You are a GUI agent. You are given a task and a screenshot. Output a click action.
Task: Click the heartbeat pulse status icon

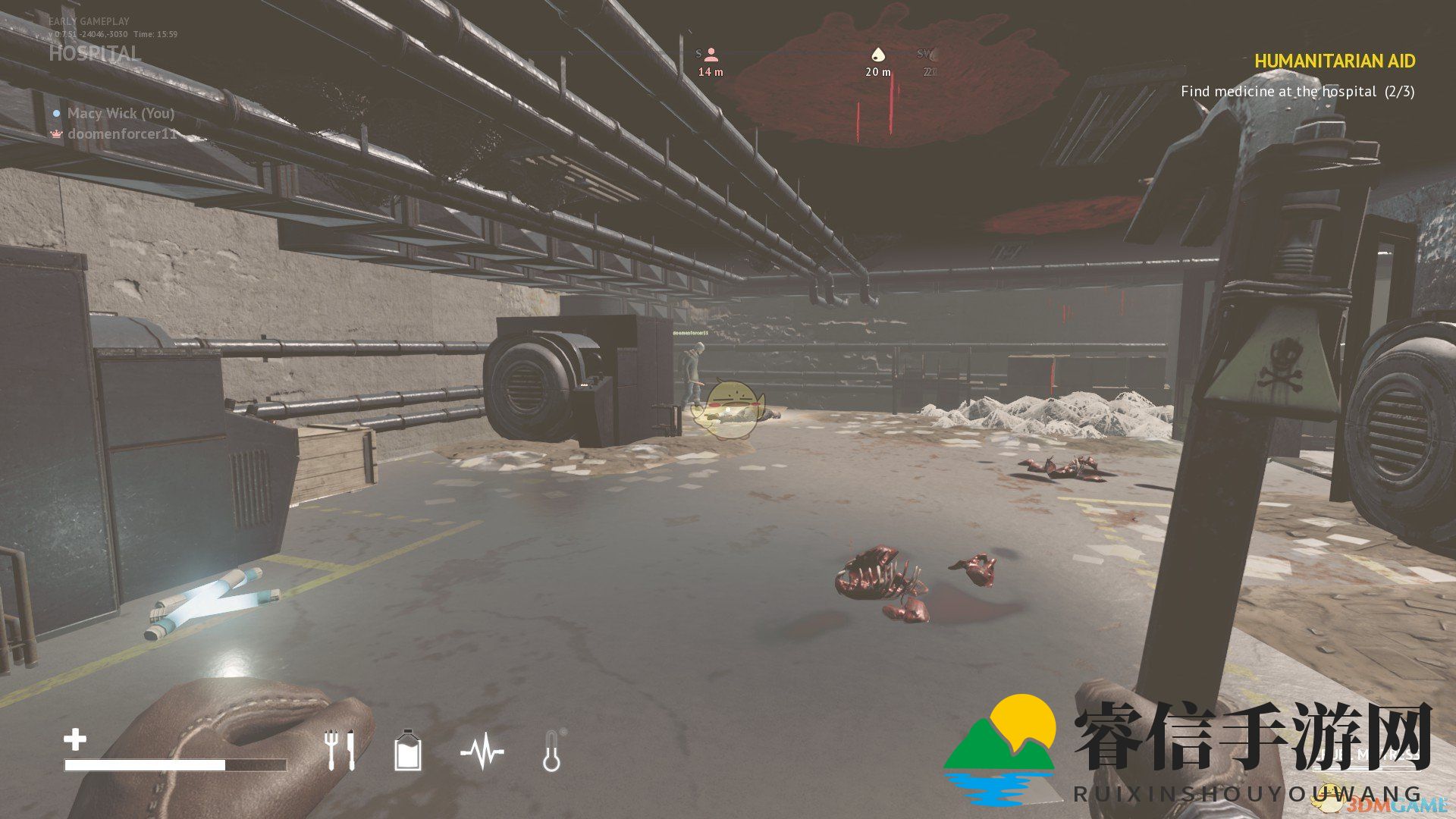[x=482, y=752]
